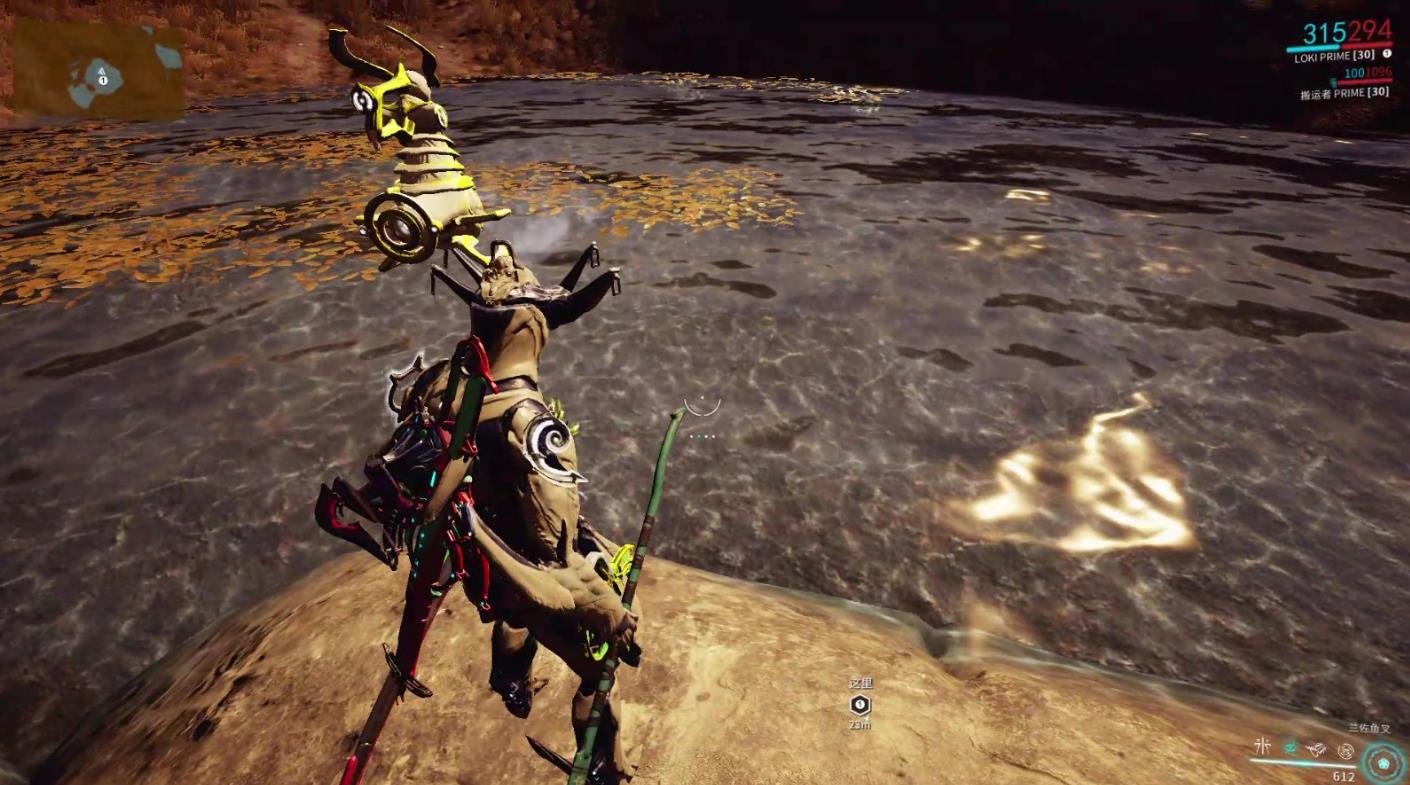1410x785 pixels.
Task: Trigger the Radial Disarm ability icon
Action: point(1345,749)
